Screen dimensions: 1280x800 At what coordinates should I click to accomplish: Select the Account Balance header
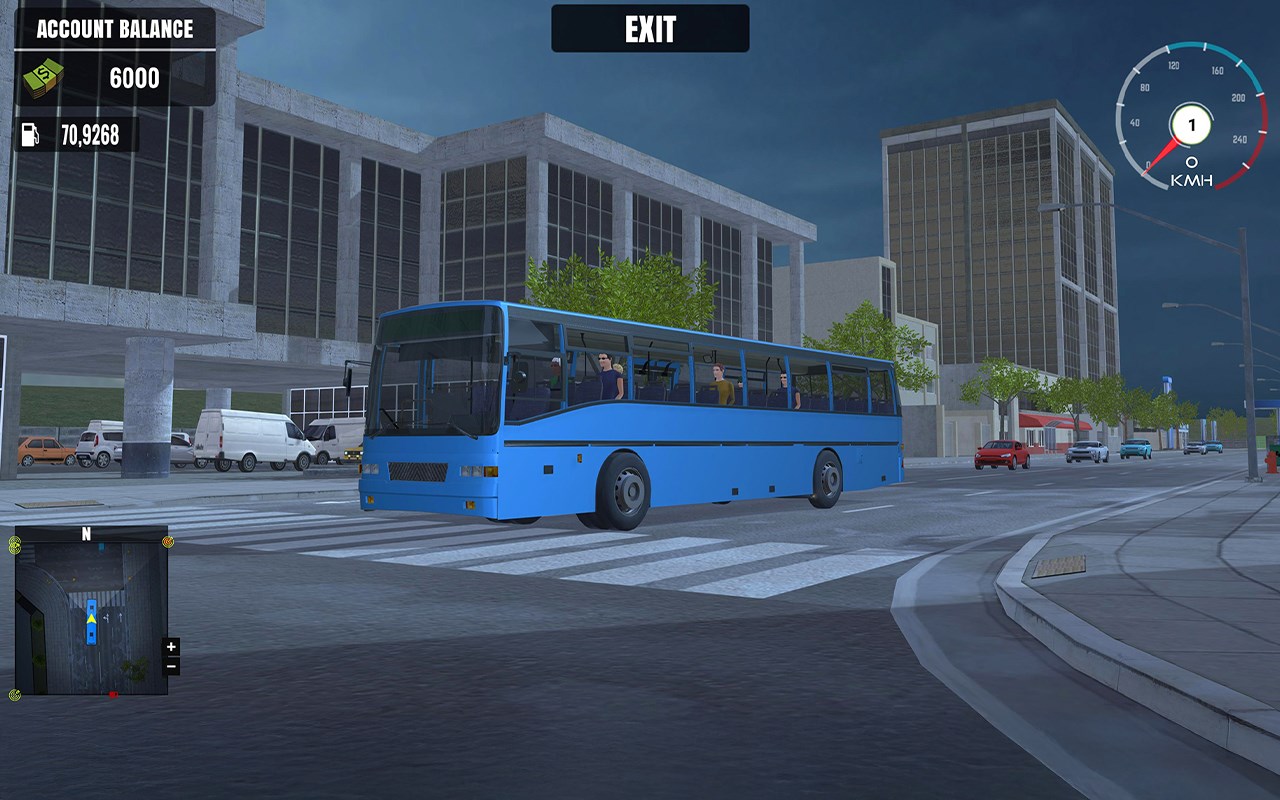(113, 30)
